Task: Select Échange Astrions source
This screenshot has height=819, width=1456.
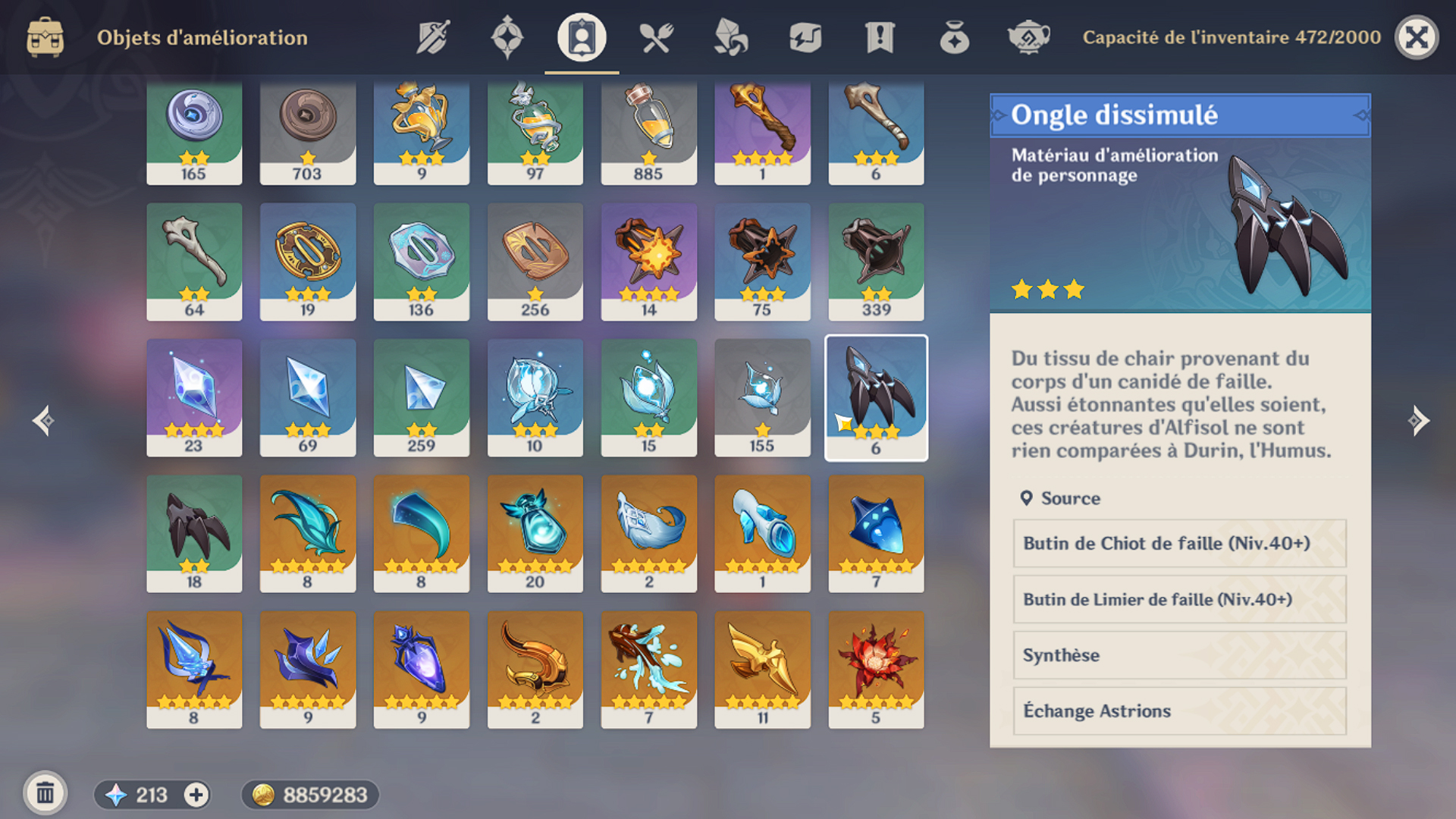Action: pos(1179,711)
